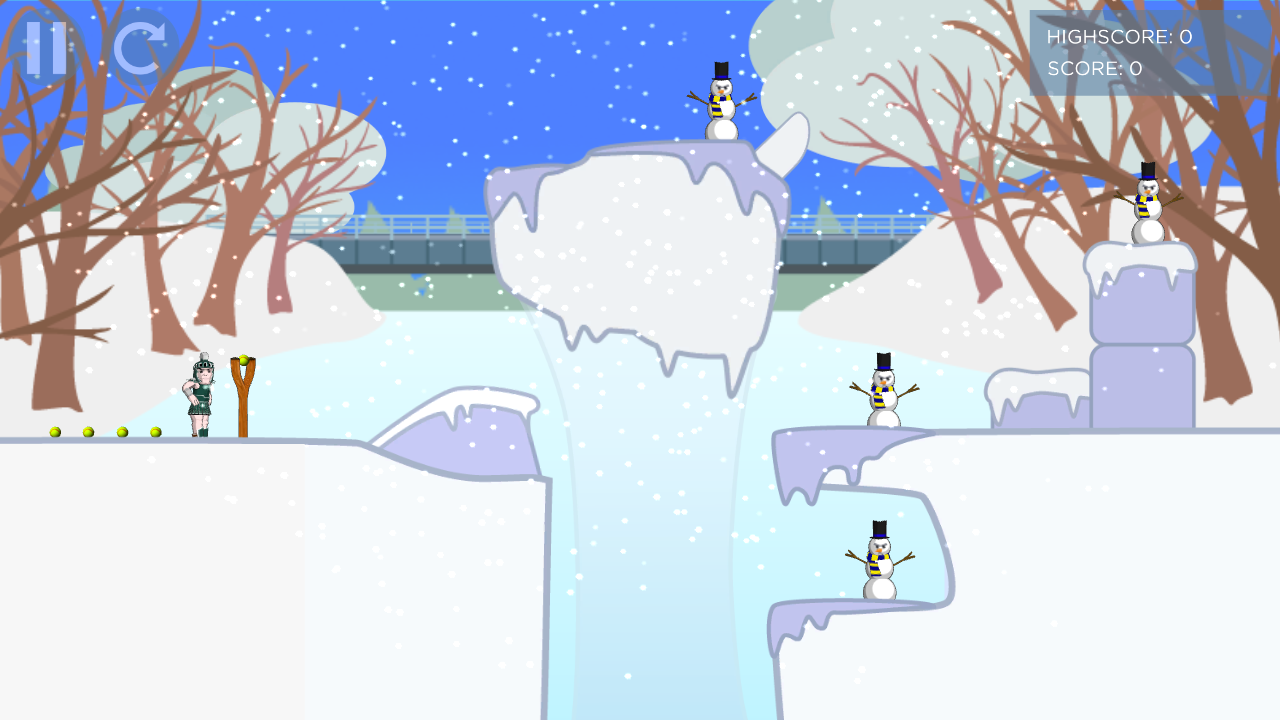This screenshot has width=1280, height=720.
Task: Click the SCORE: 0 label
Action: point(1092,69)
